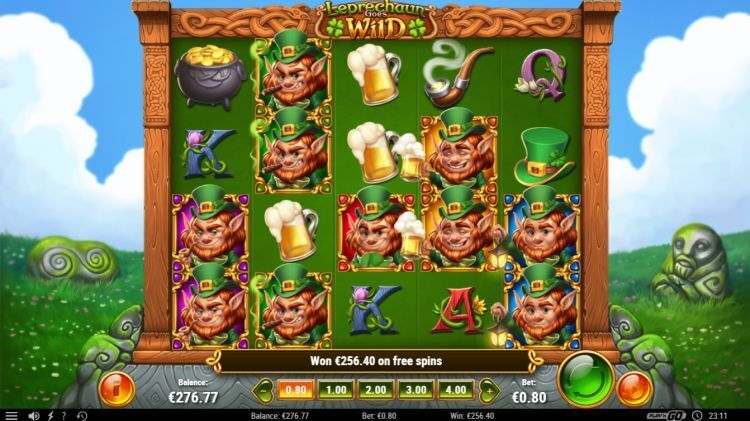Pick the 3.00 bet value
This screenshot has width=750, height=421.
pos(415,389)
